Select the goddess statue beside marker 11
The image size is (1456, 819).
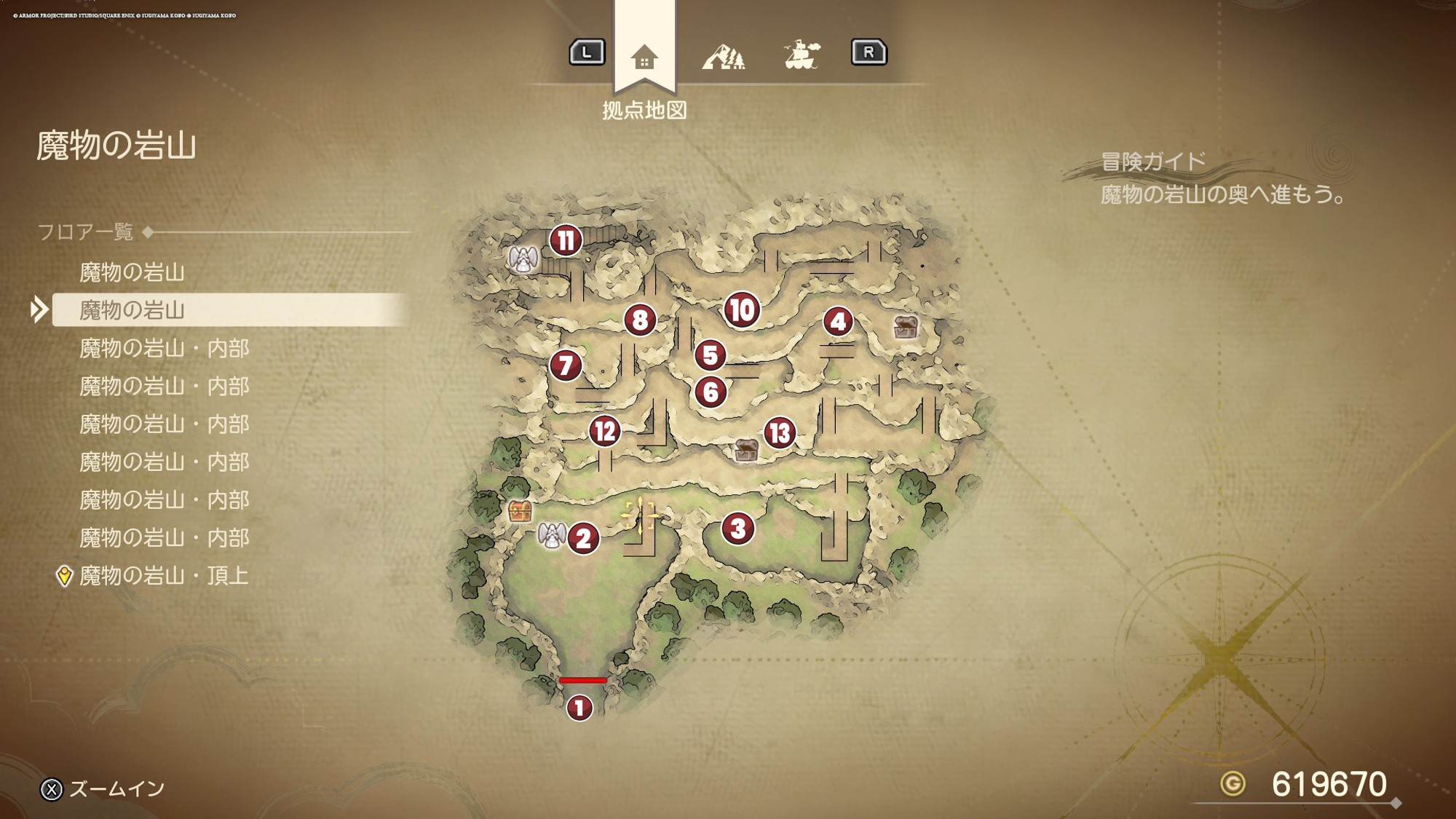tap(523, 259)
